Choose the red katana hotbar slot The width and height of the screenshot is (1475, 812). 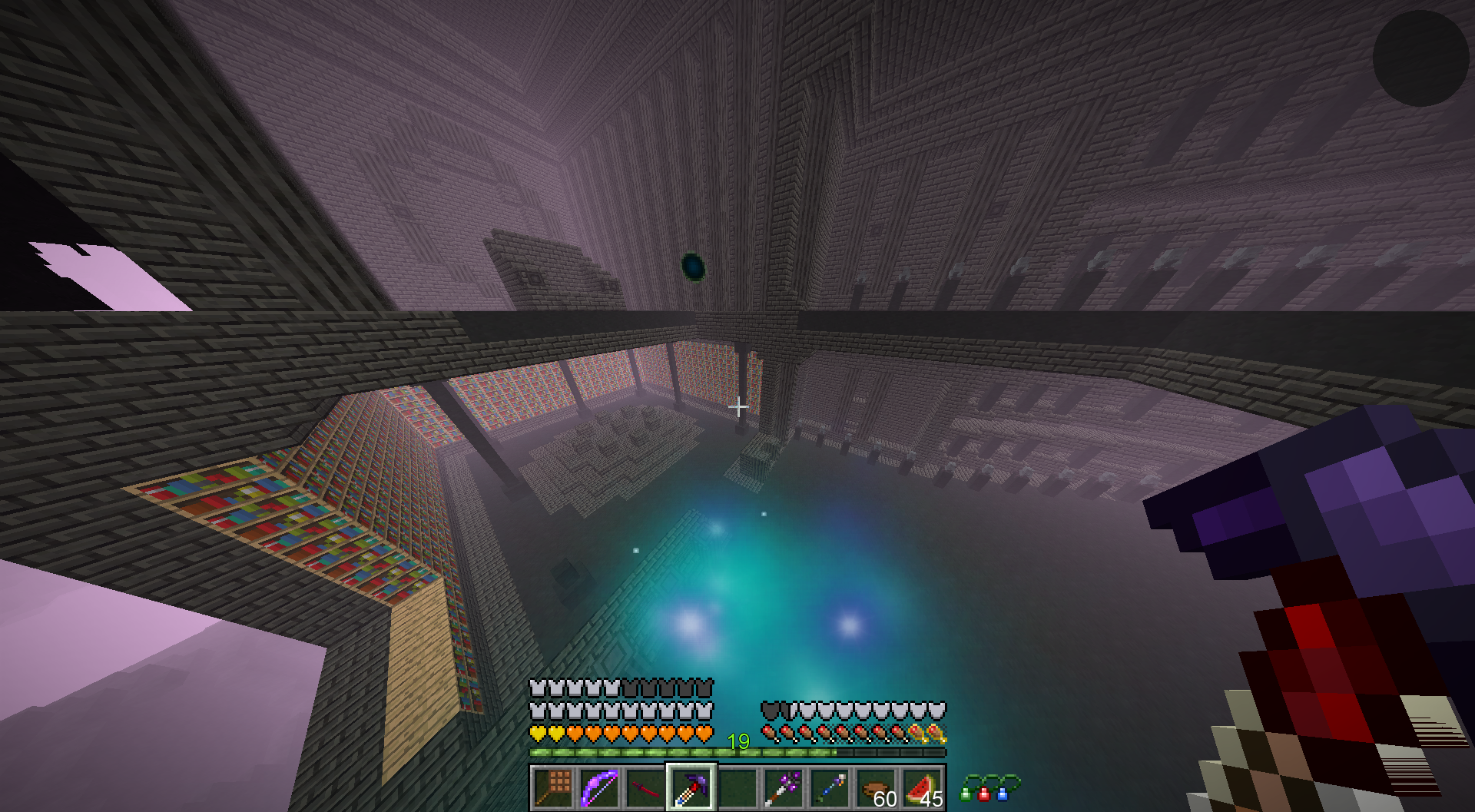click(x=645, y=787)
